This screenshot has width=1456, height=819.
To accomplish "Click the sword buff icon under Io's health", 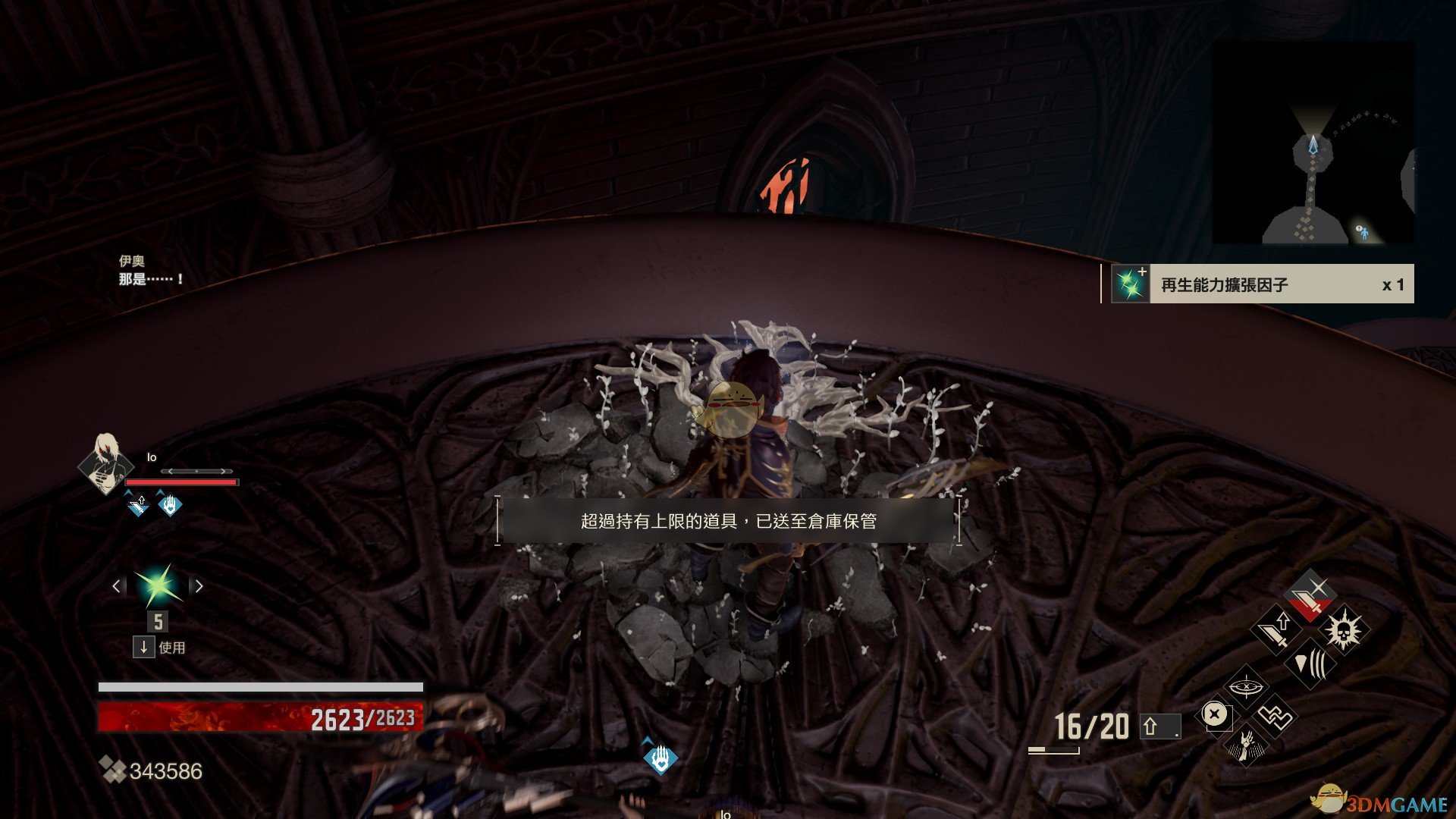I will pos(137,504).
